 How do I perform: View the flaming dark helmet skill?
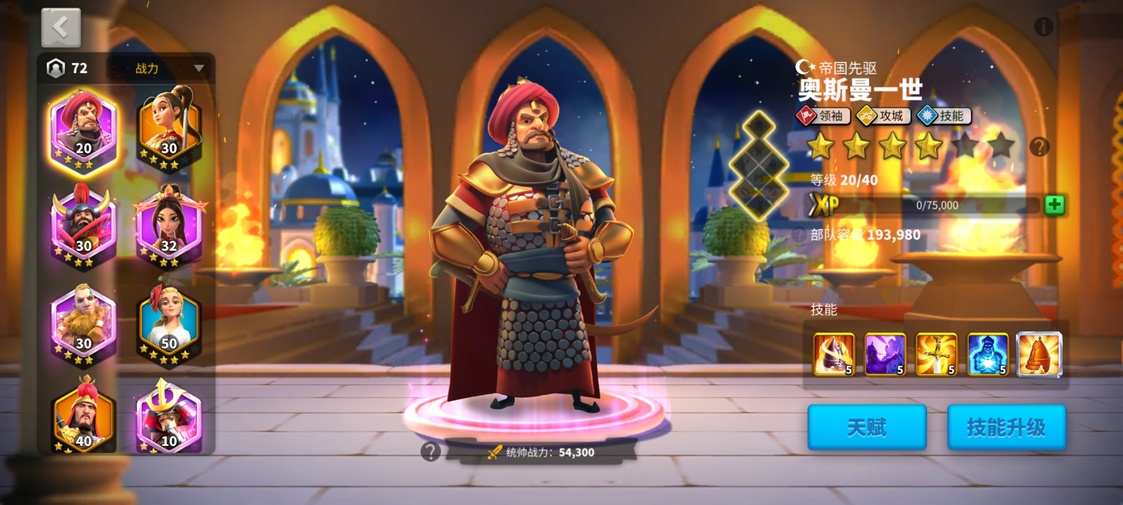(x=834, y=355)
